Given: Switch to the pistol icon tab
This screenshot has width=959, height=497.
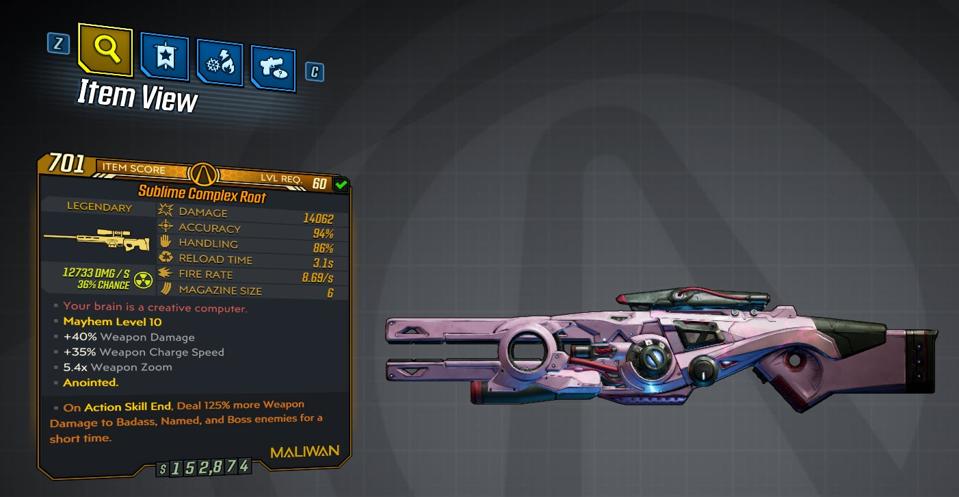Looking at the screenshot, I should click(x=272, y=68).
